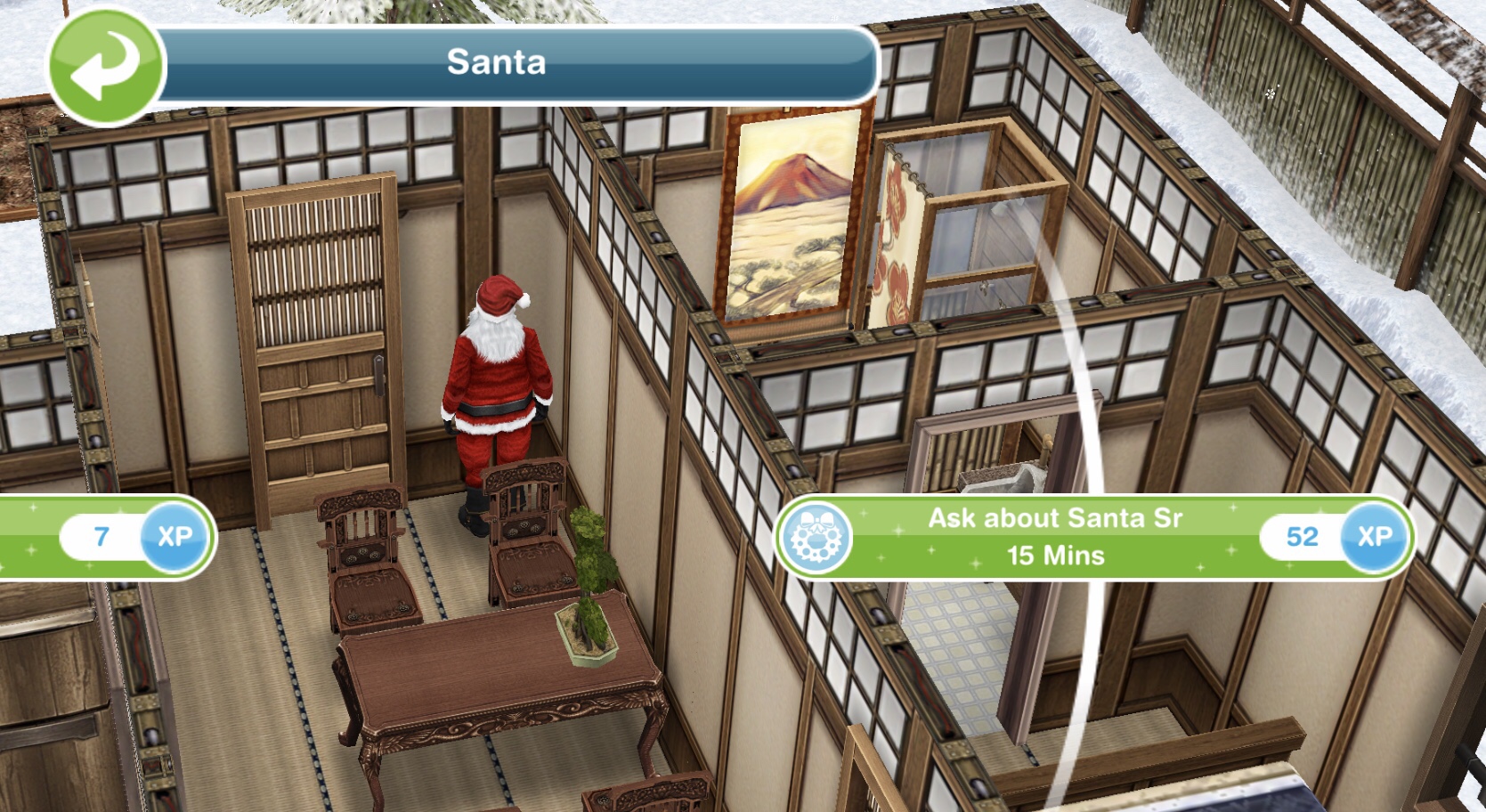Choose the Ask about Santa Sr action
Screen dimensions: 1486x812
[1054, 537]
